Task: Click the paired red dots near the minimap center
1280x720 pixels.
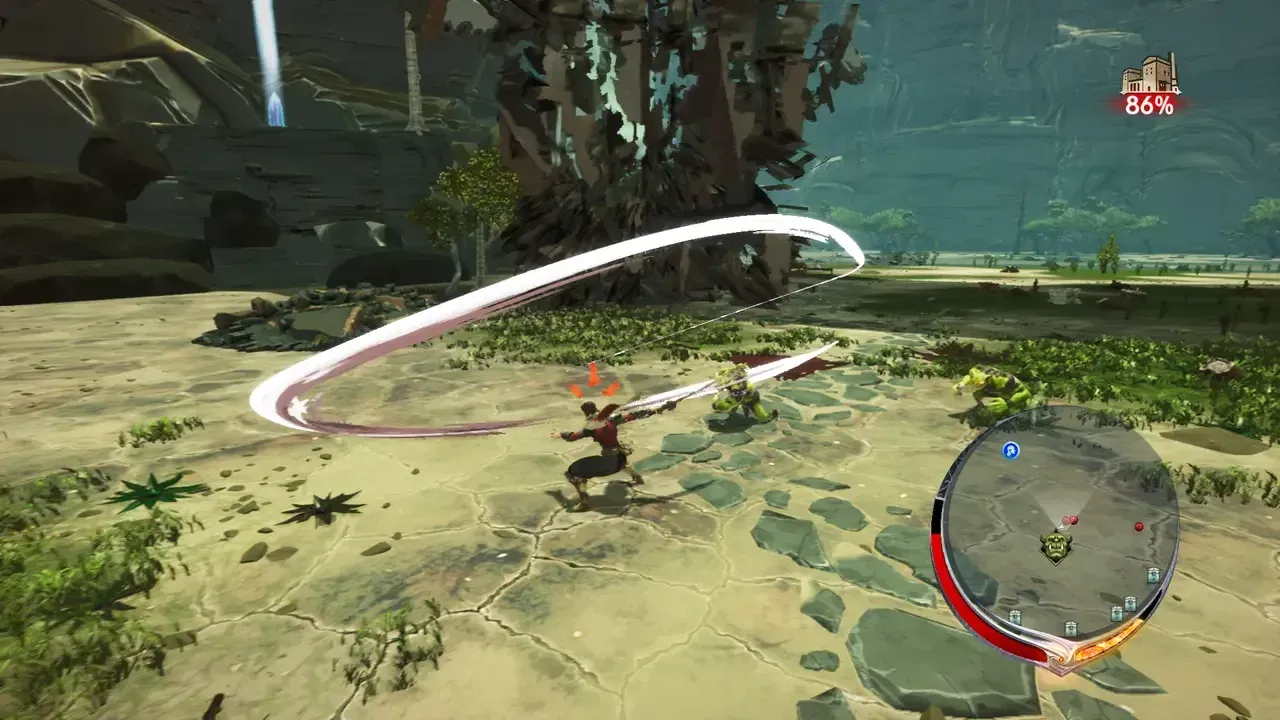Action: tap(1071, 519)
